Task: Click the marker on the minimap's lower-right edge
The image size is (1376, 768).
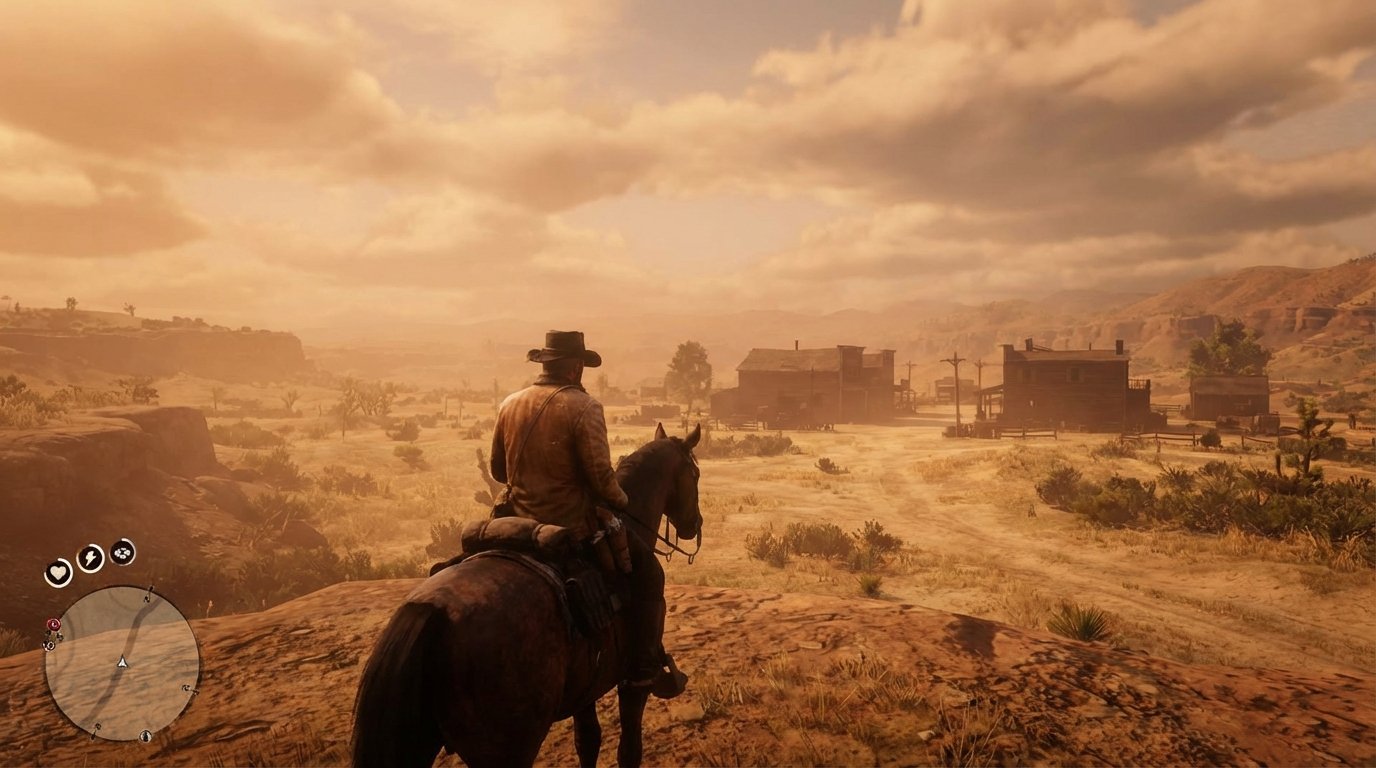Action: point(185,688)
